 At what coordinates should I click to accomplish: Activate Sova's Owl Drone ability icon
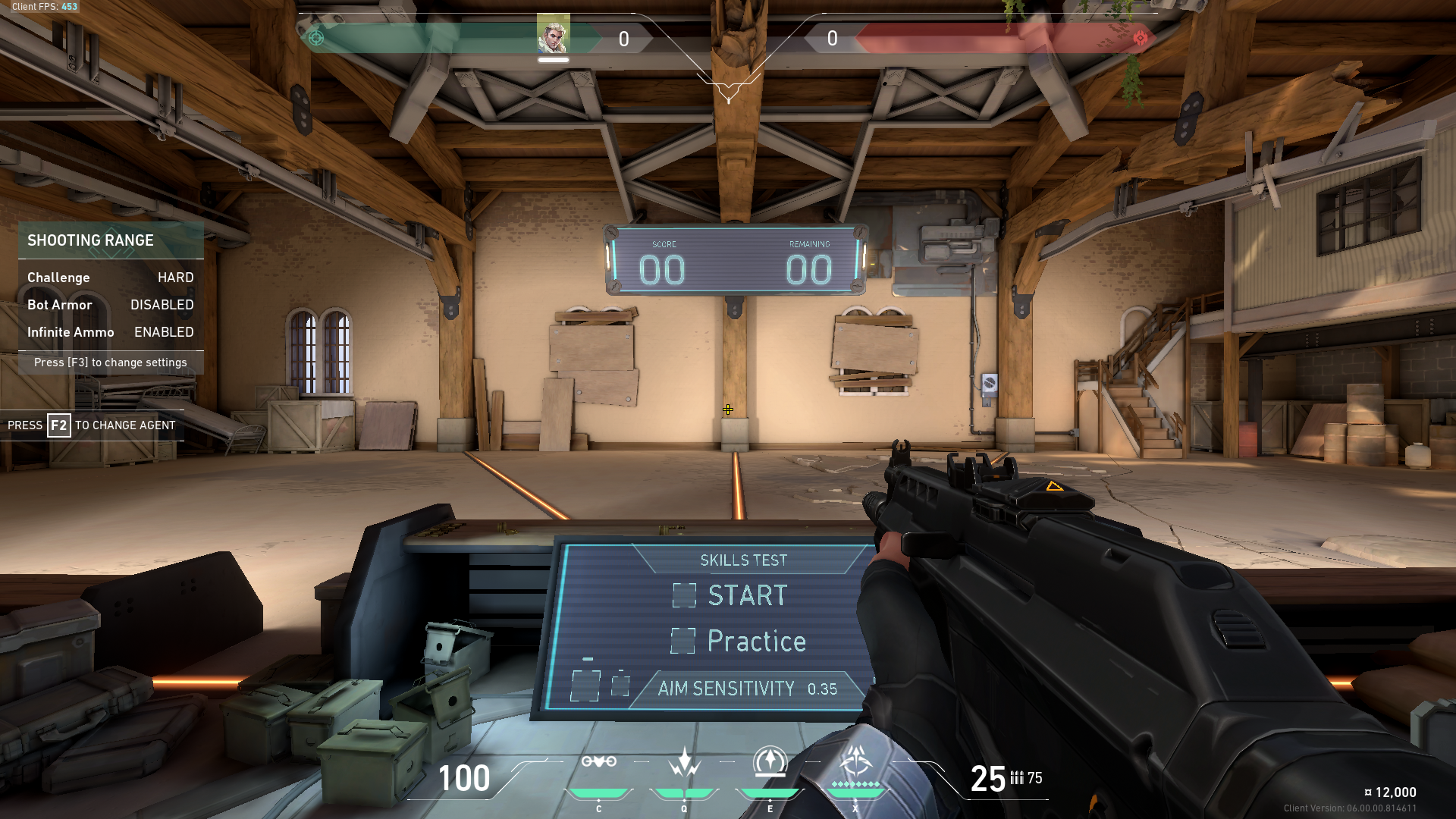pos(598,762)
